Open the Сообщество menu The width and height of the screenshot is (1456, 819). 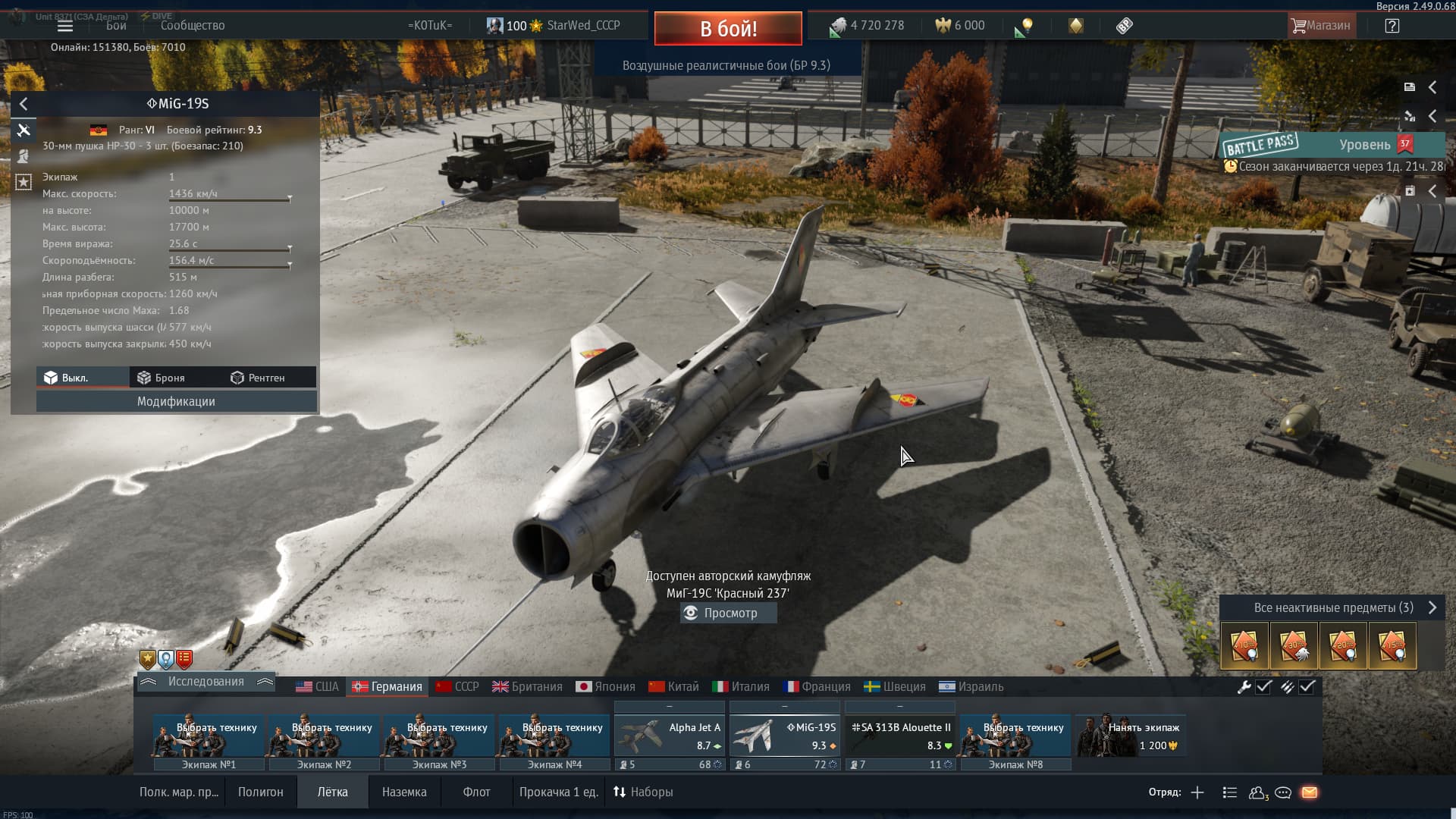point(193,26)
